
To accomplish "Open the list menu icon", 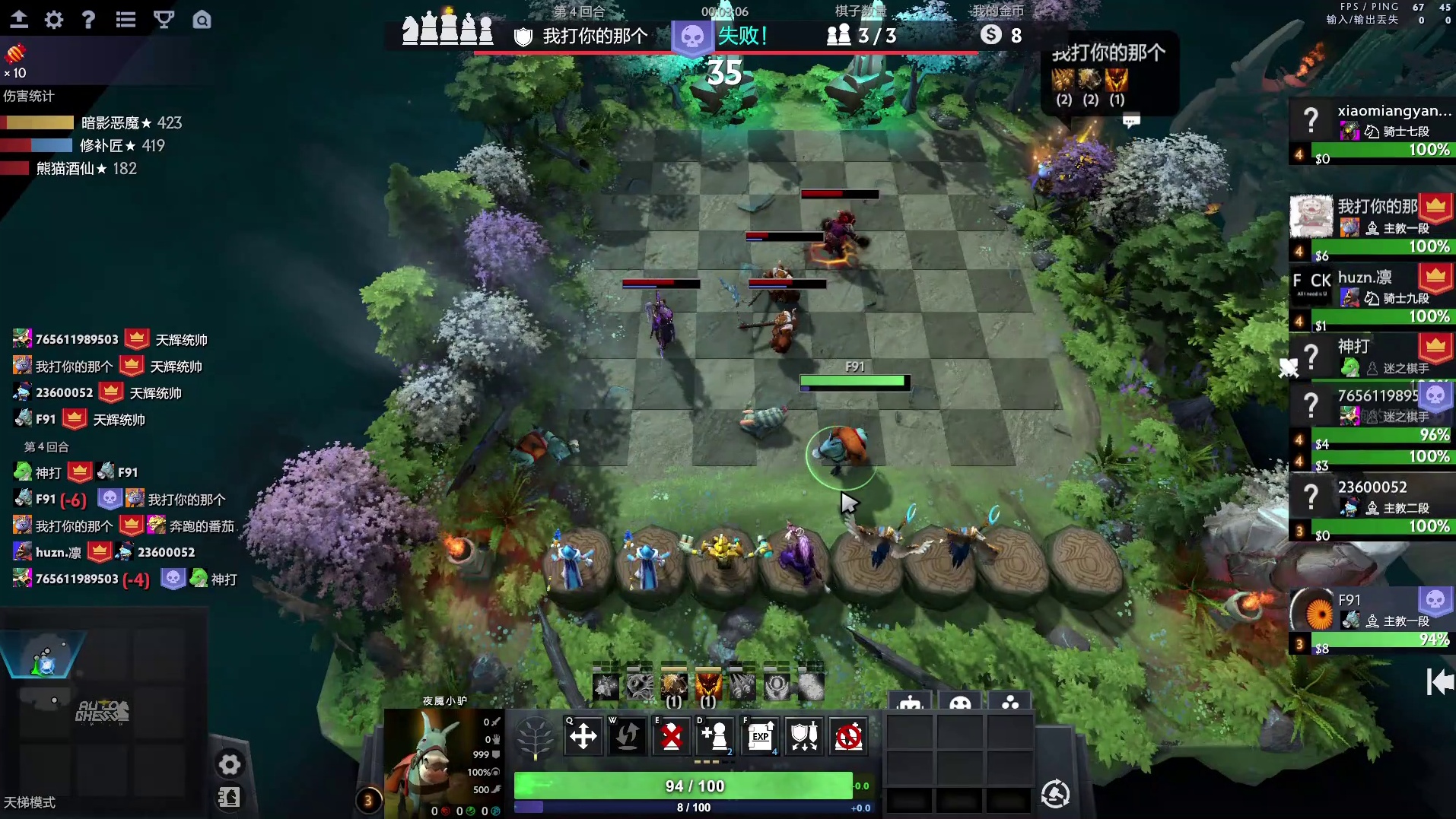I will click(x=126, y=19).
